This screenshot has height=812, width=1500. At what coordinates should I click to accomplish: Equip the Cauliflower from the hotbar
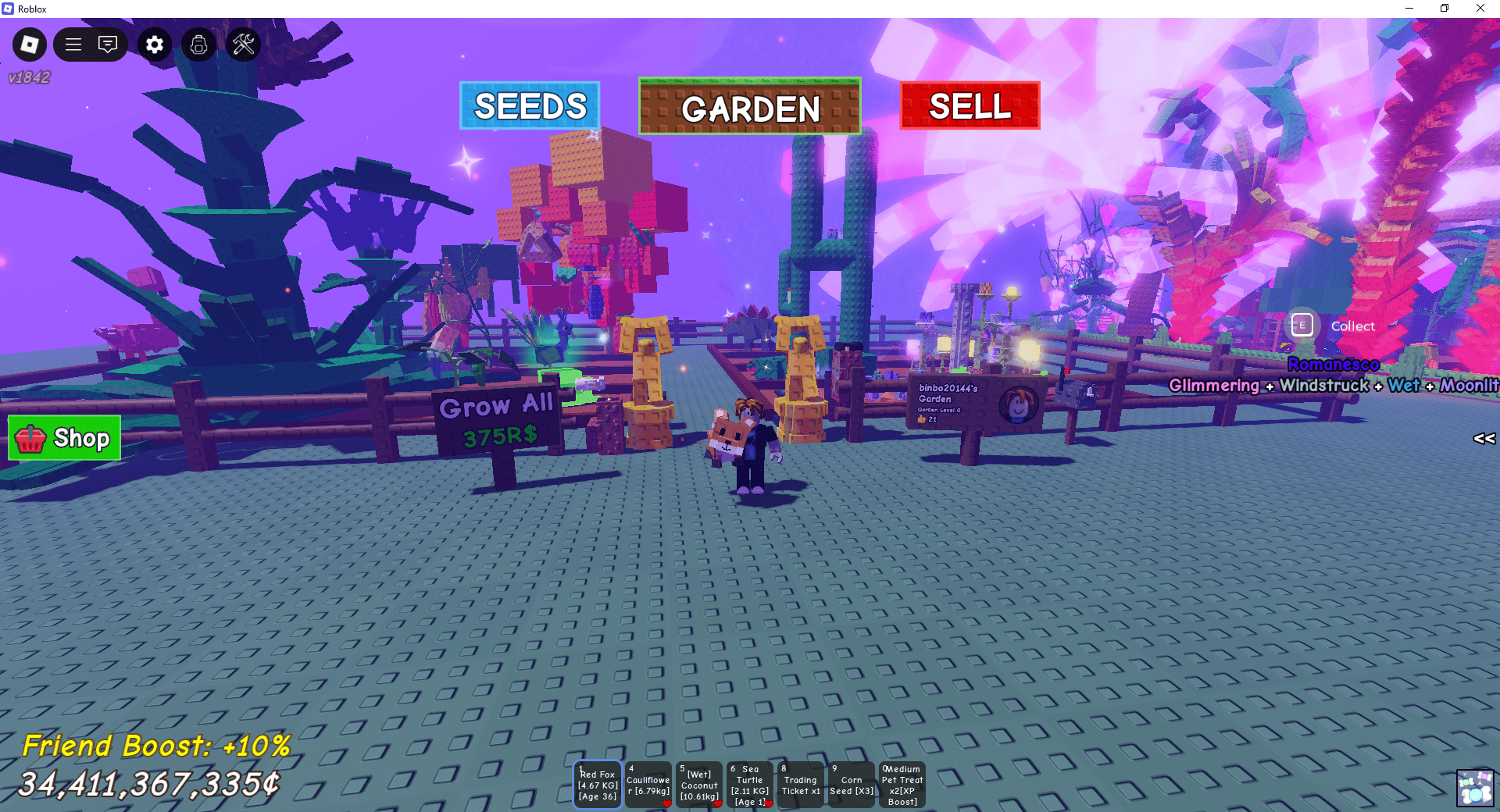point(648,785)
